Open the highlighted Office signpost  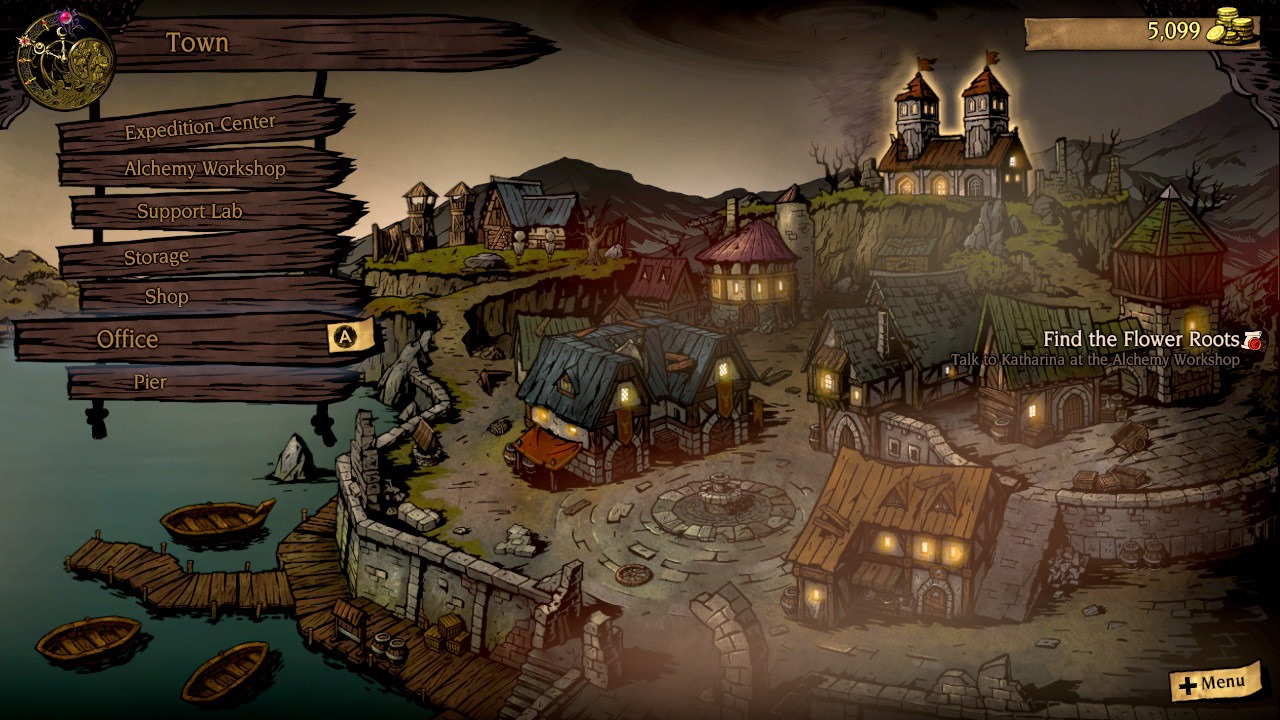[x=130, y=339]
